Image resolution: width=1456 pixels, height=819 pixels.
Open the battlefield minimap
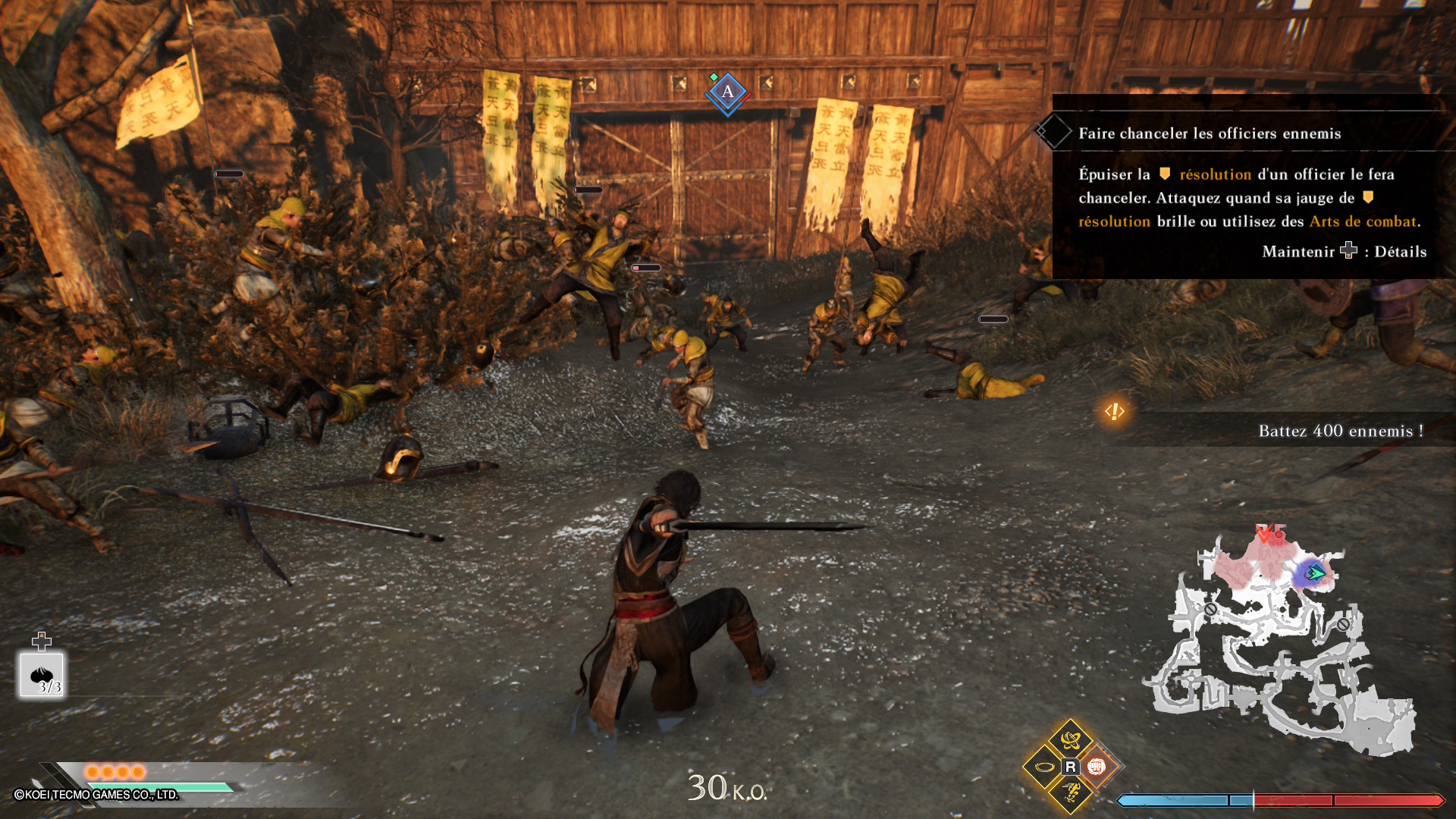click(x=1282, y=645)
